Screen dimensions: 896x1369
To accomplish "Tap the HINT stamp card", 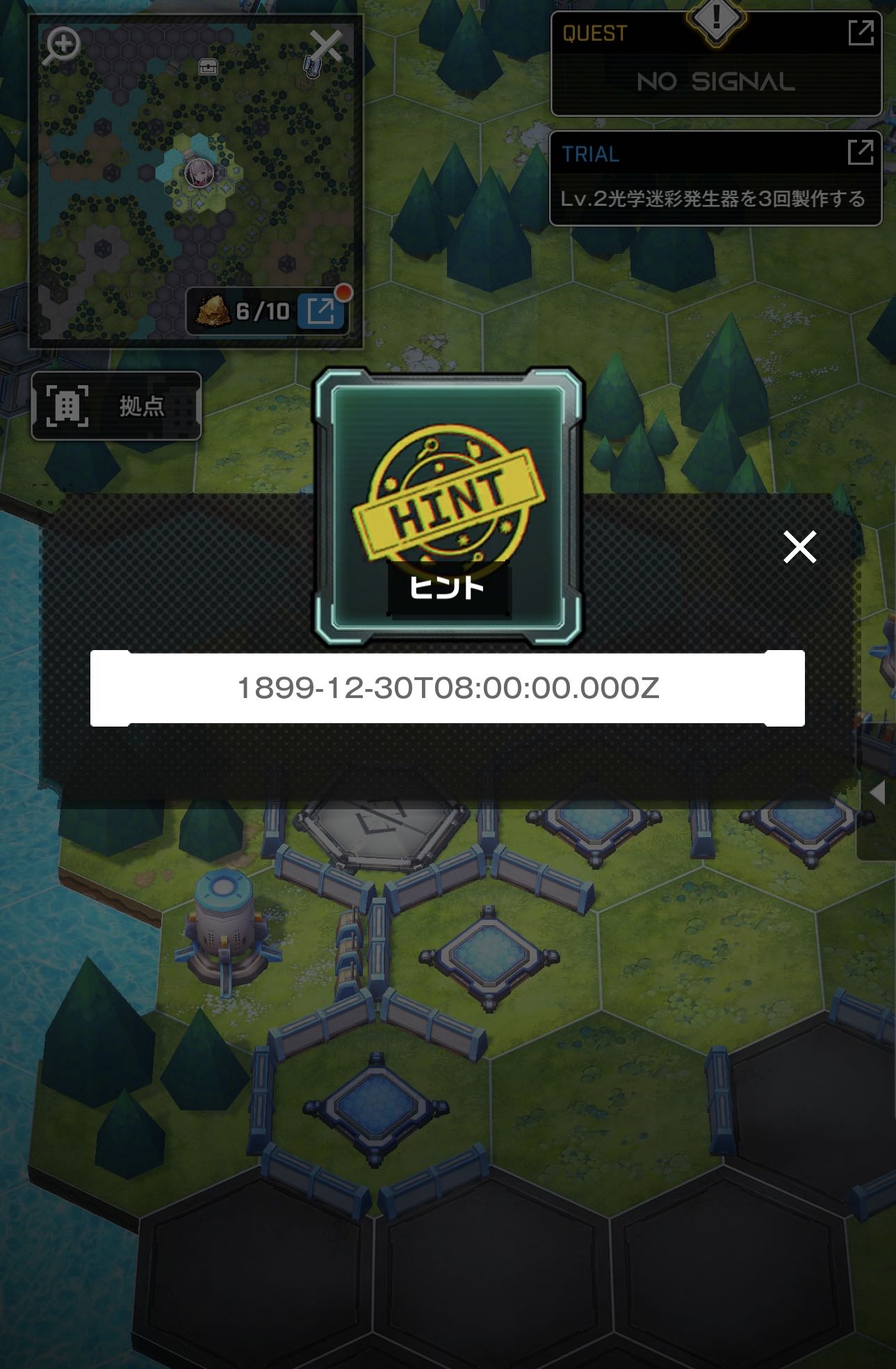I will coord(448,505).
